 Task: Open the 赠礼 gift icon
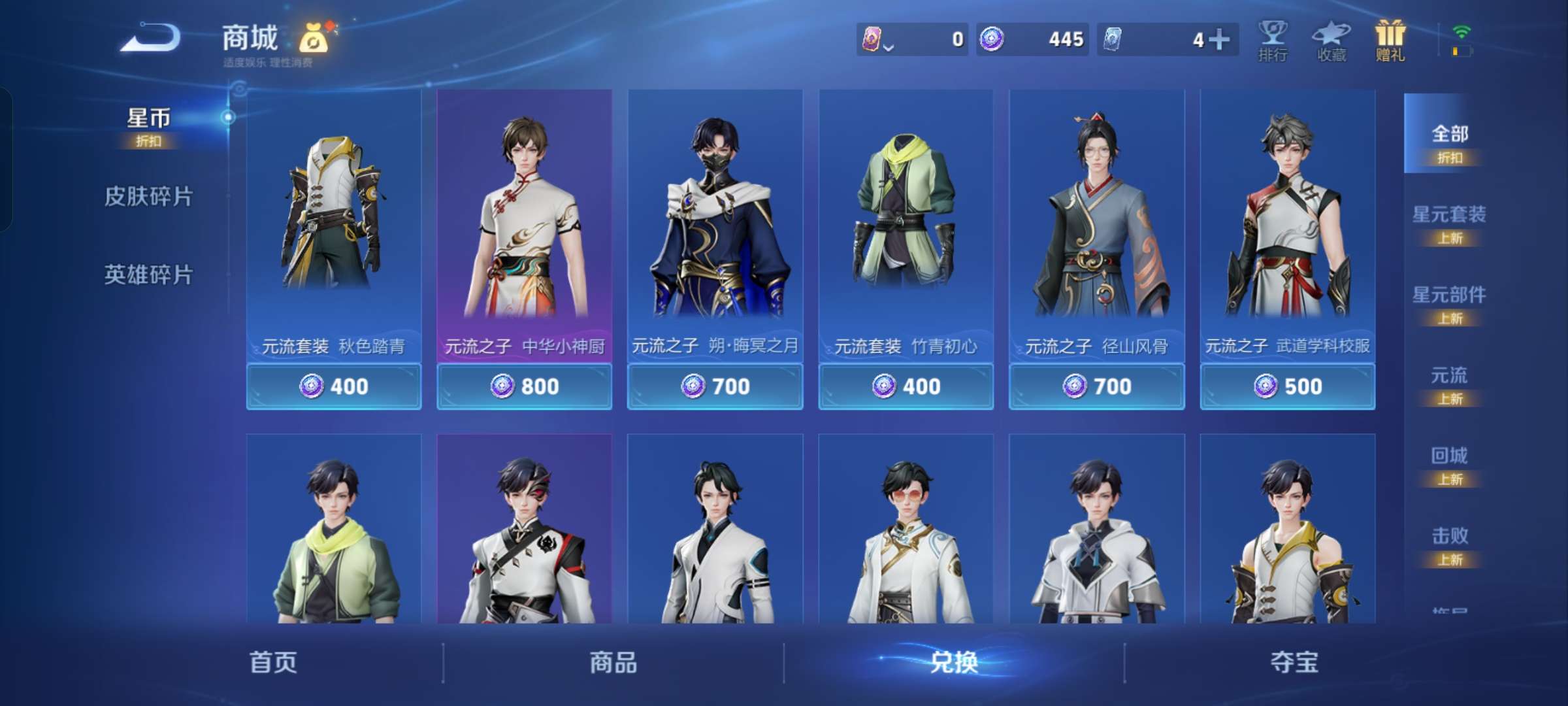point(1392,41)
